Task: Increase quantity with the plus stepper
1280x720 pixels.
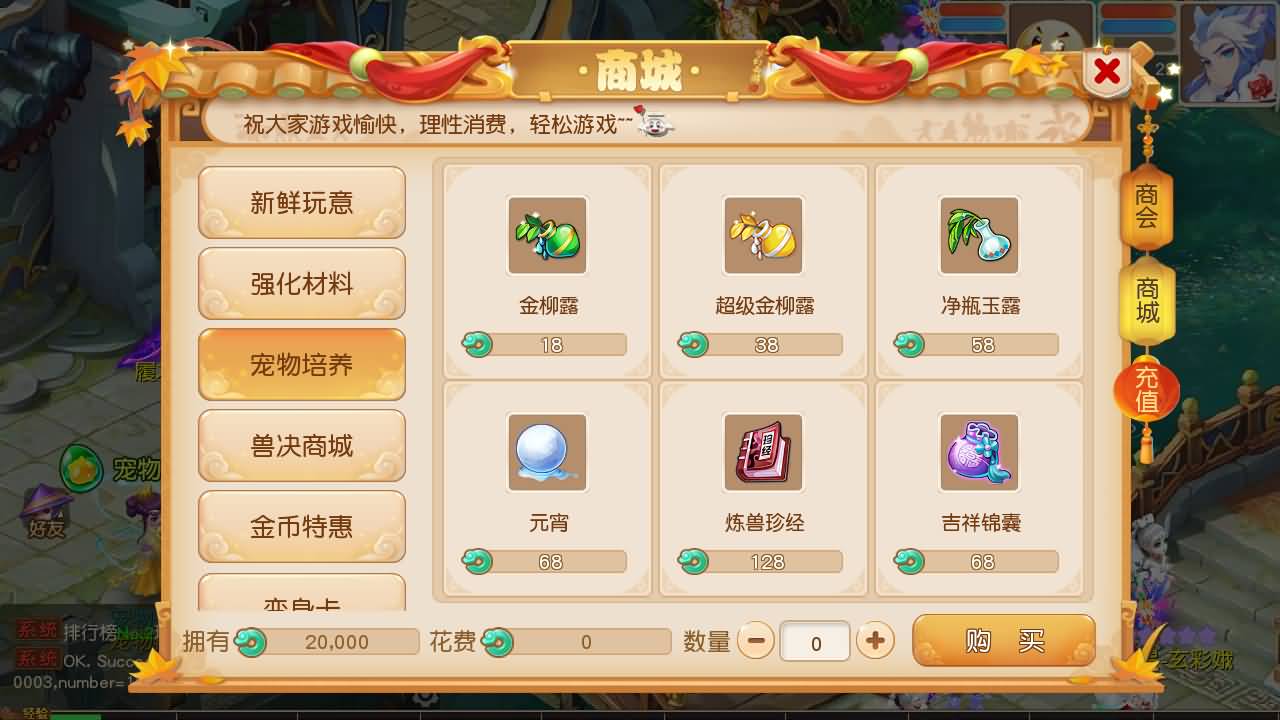Action: [874, 641]
